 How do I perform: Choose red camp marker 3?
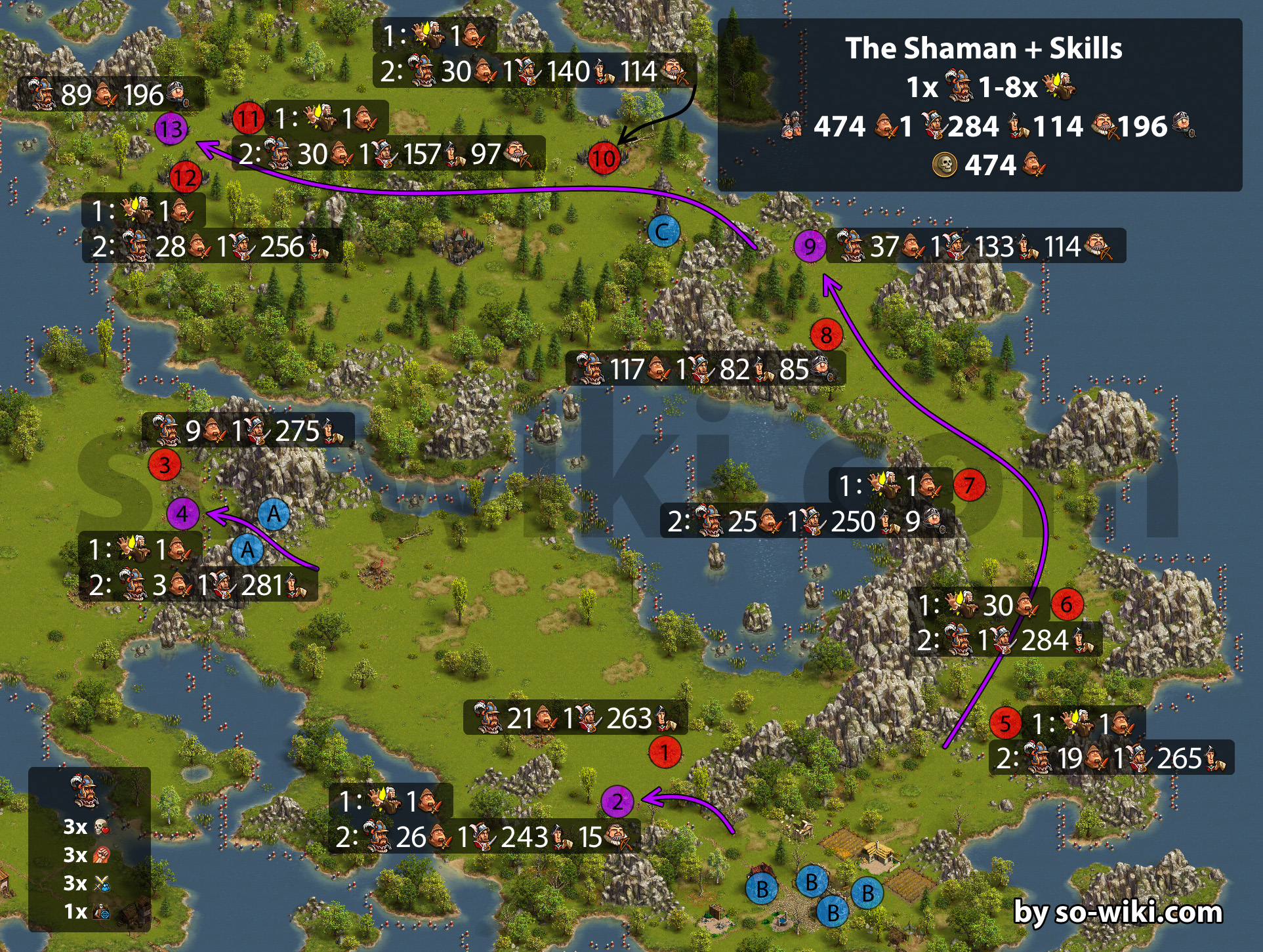(x=165, y=465)
